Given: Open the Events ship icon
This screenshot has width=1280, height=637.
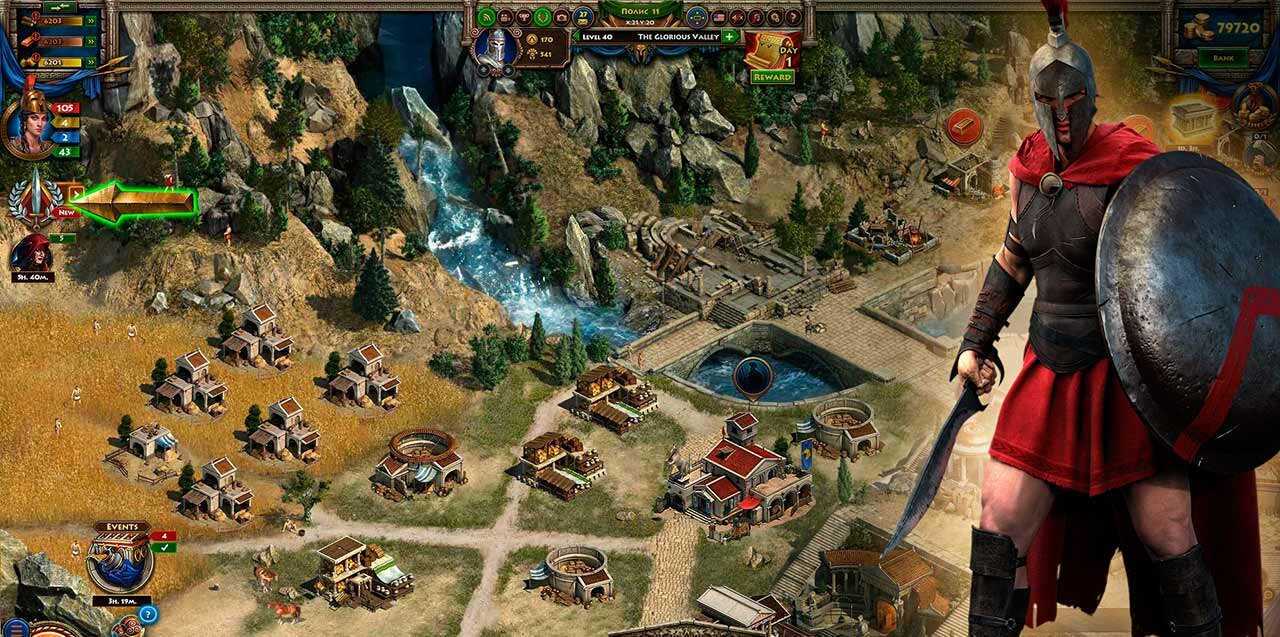Looking at the screenshot, I should [120, 562].
